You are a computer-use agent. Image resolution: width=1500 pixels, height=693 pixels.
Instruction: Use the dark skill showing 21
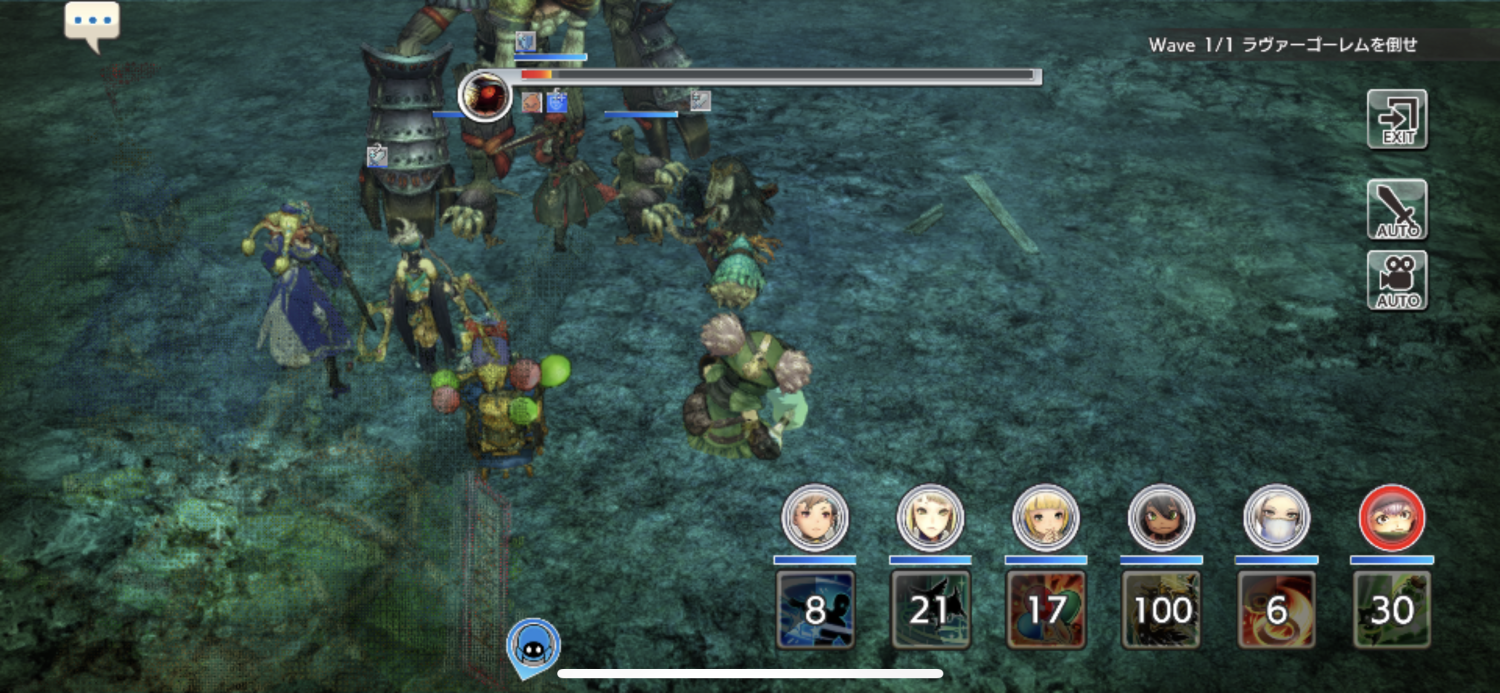[930, 609]
